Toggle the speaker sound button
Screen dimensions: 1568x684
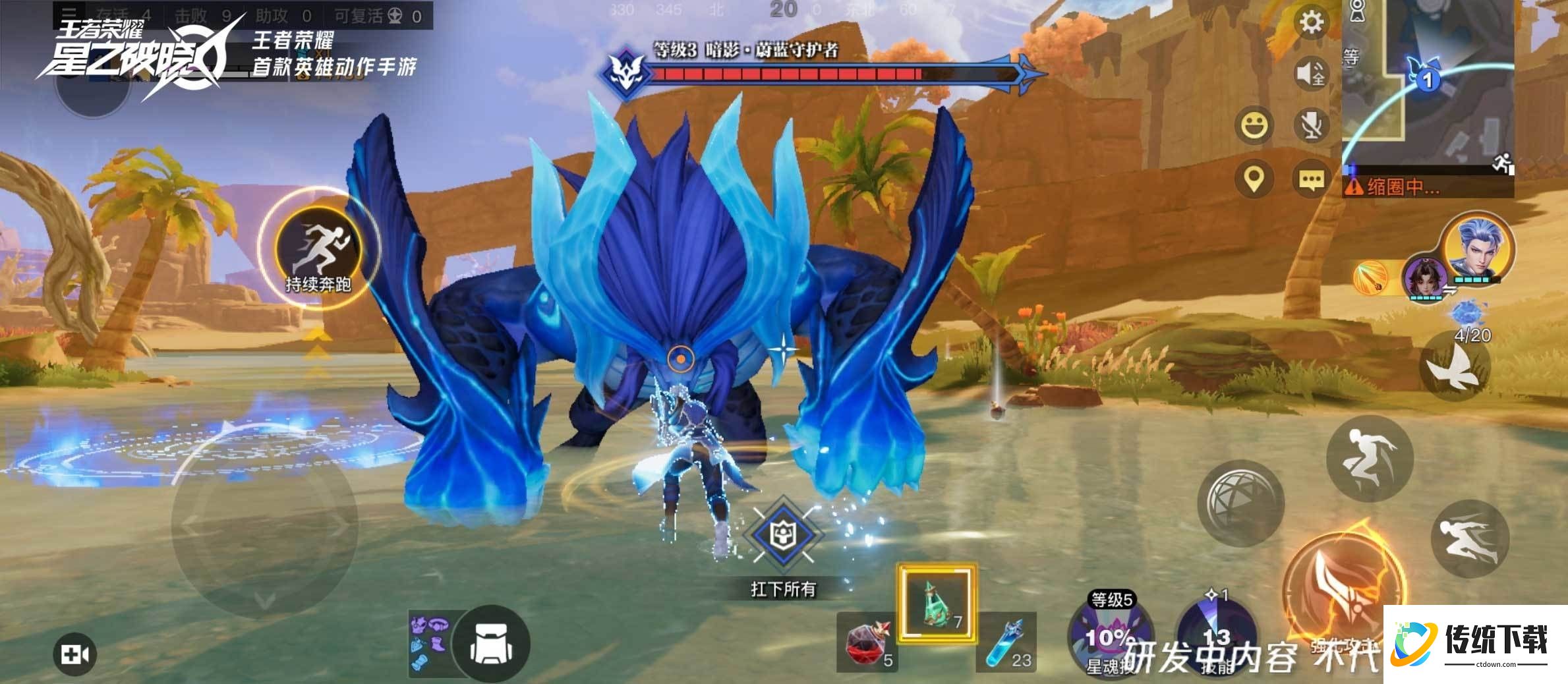click(x=1311, y=74)
